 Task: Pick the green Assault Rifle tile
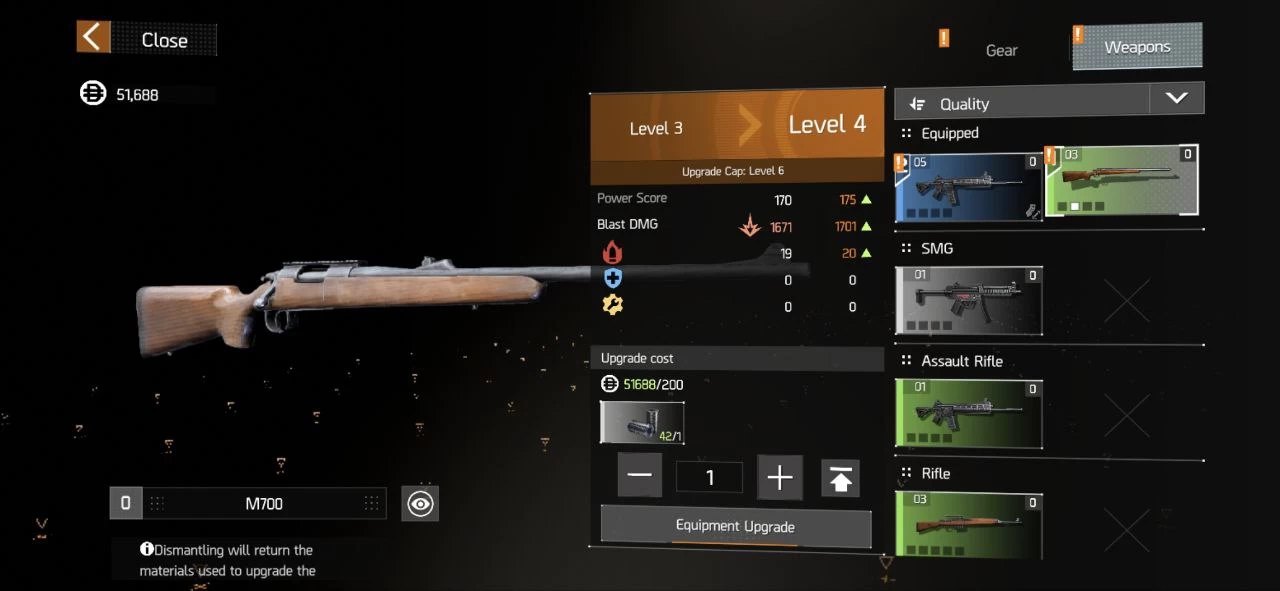969,413
